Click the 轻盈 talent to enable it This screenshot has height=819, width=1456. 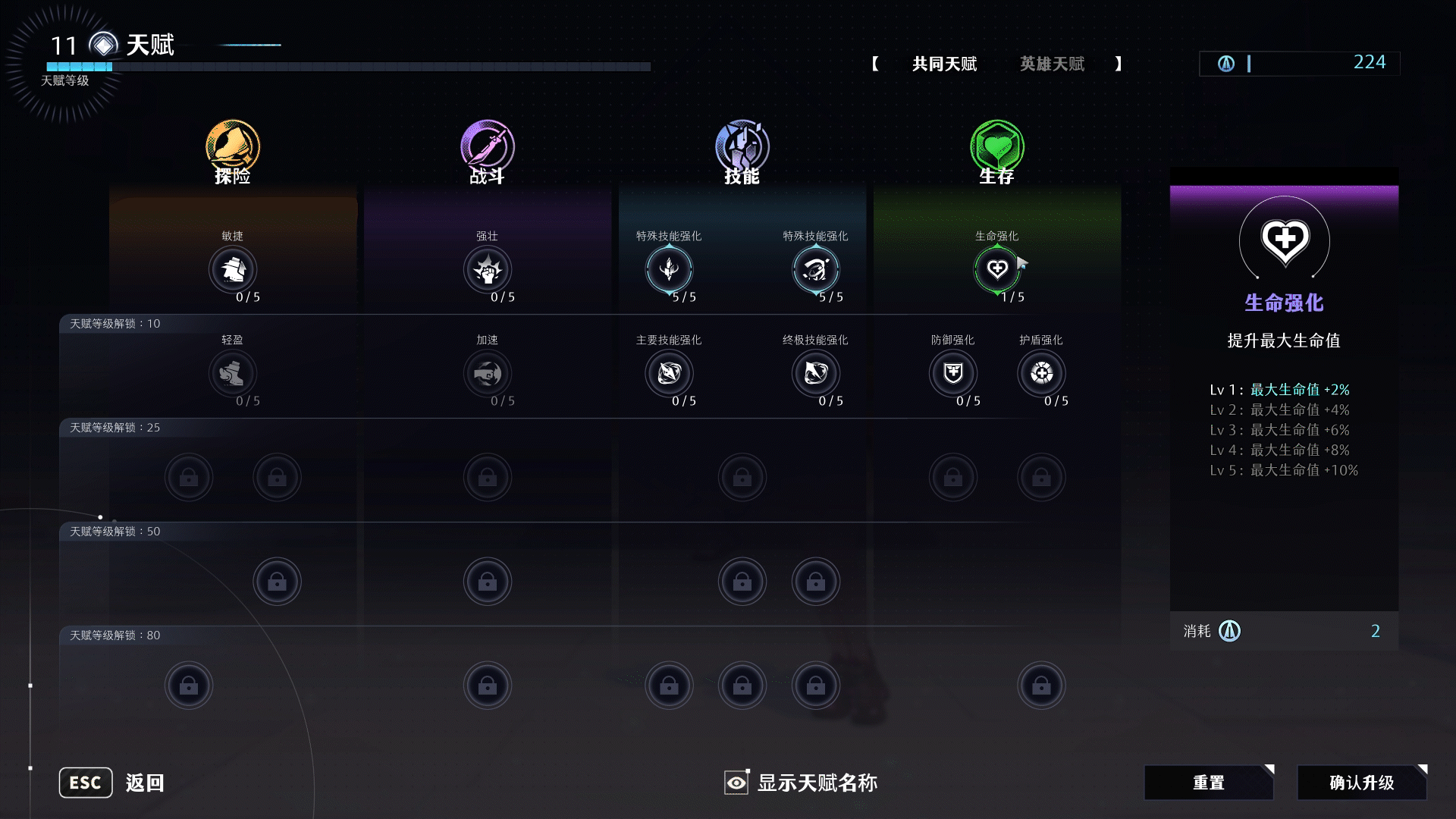click(233, 373)
